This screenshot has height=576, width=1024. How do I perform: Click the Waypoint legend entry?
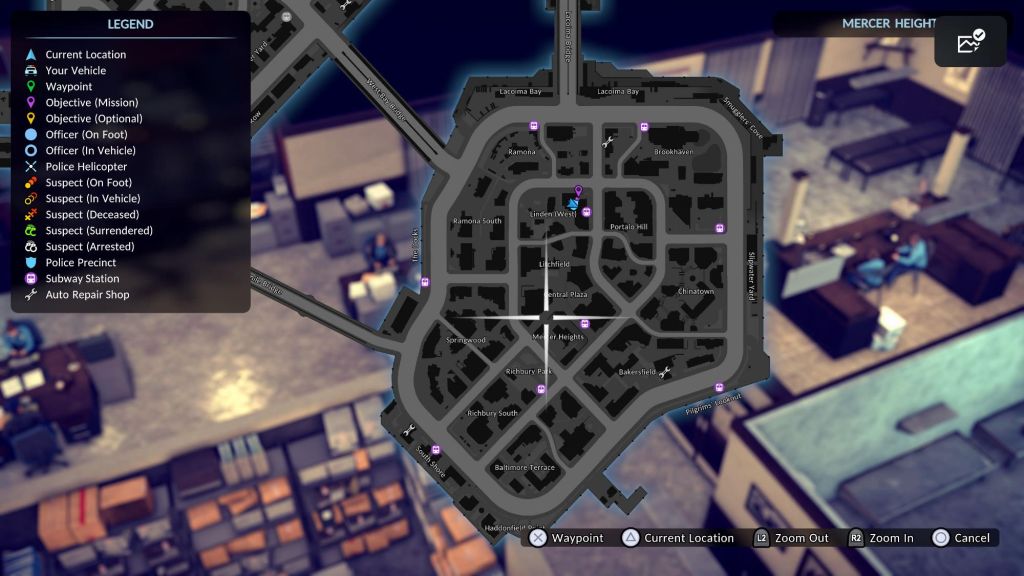coord(69,87)
